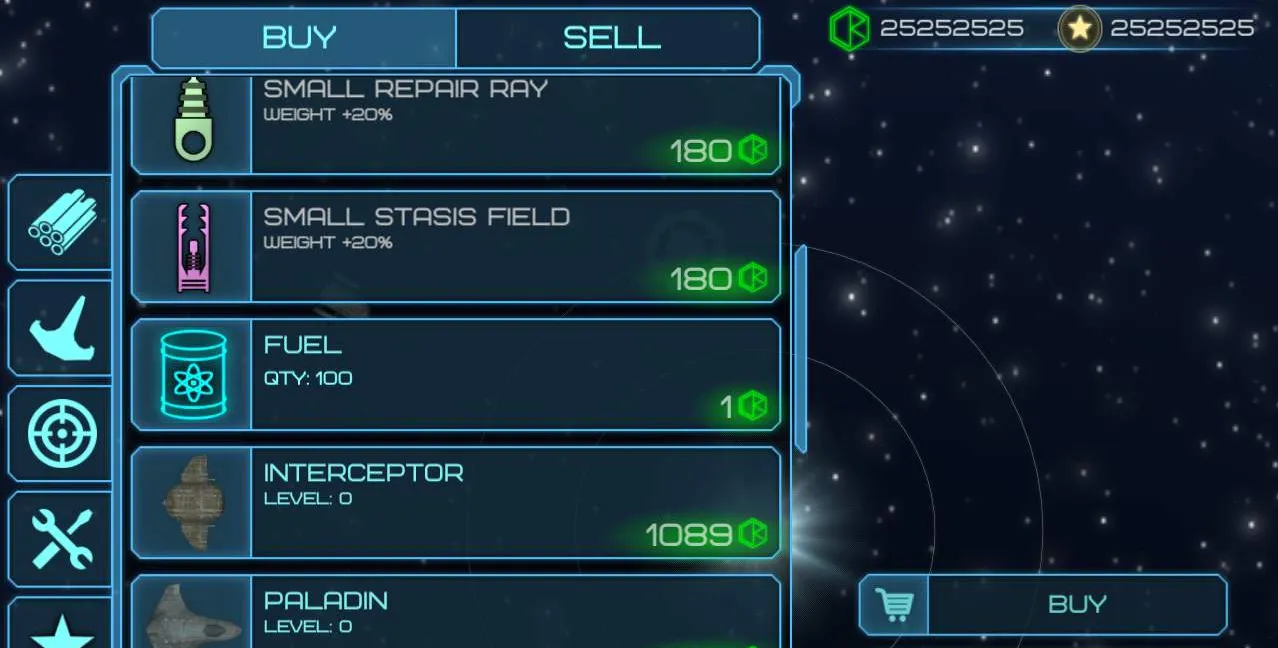Open the crosshair target category

coord(62,434)
